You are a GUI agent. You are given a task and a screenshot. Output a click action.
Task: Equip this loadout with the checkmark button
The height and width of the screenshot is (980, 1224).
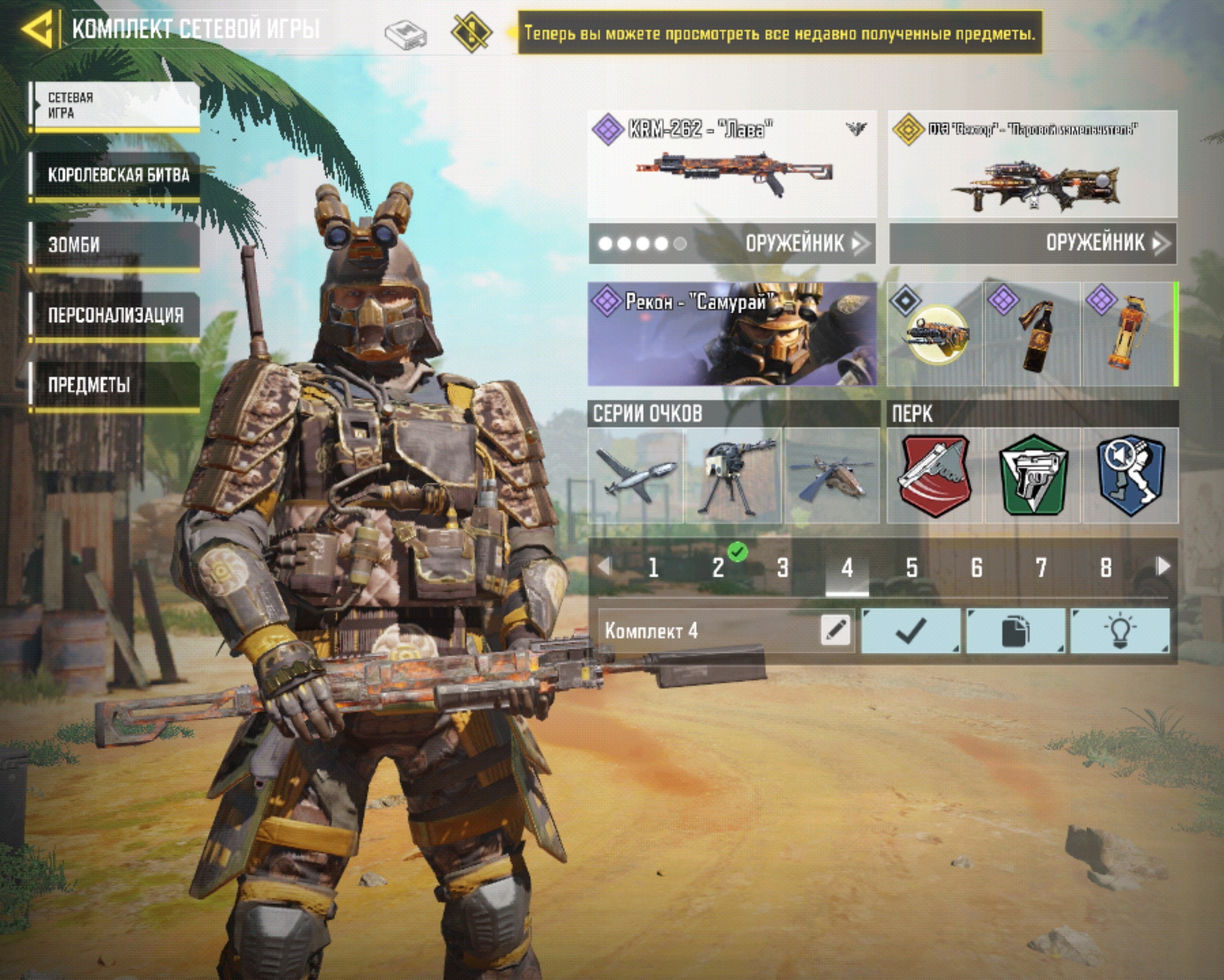click(911, 630)
